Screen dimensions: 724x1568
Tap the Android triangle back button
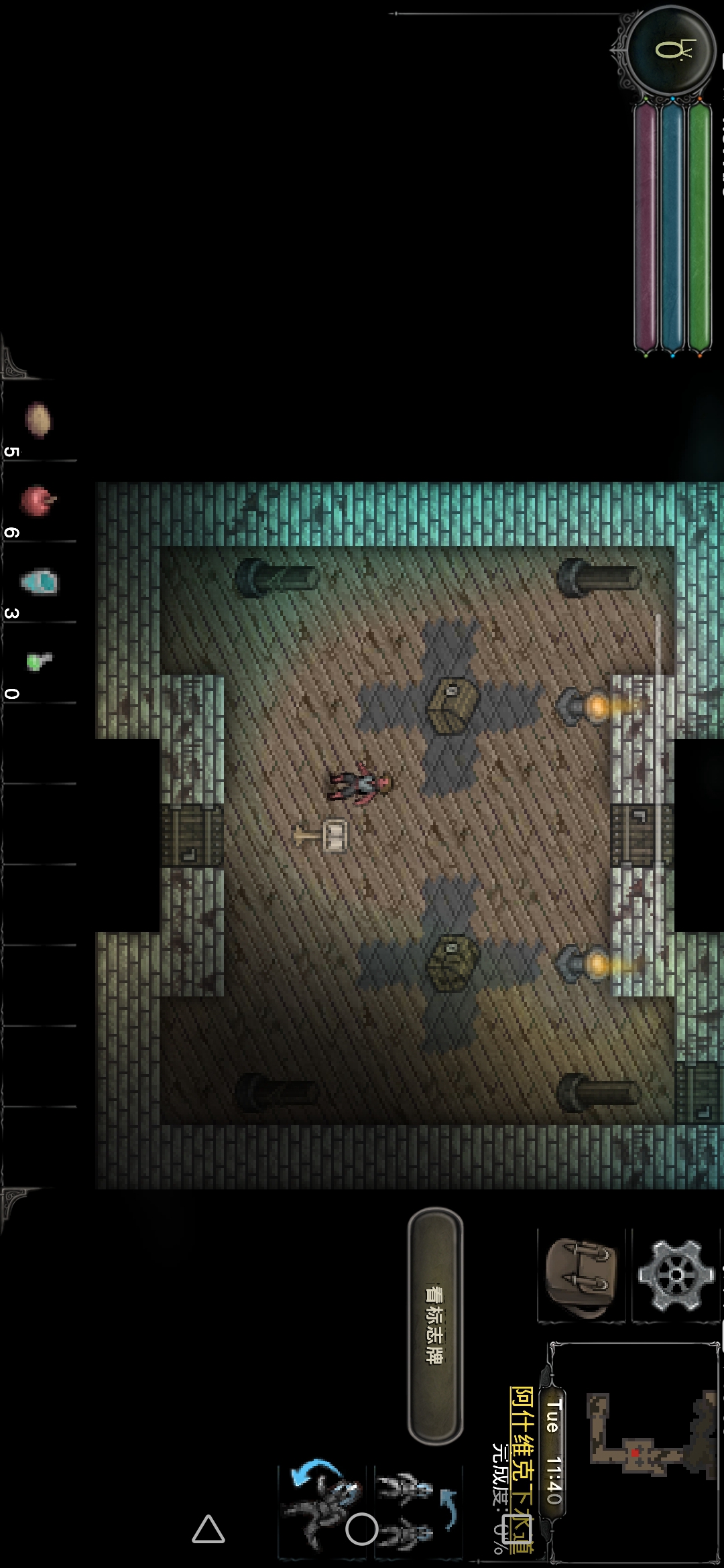click(208, 1529)
